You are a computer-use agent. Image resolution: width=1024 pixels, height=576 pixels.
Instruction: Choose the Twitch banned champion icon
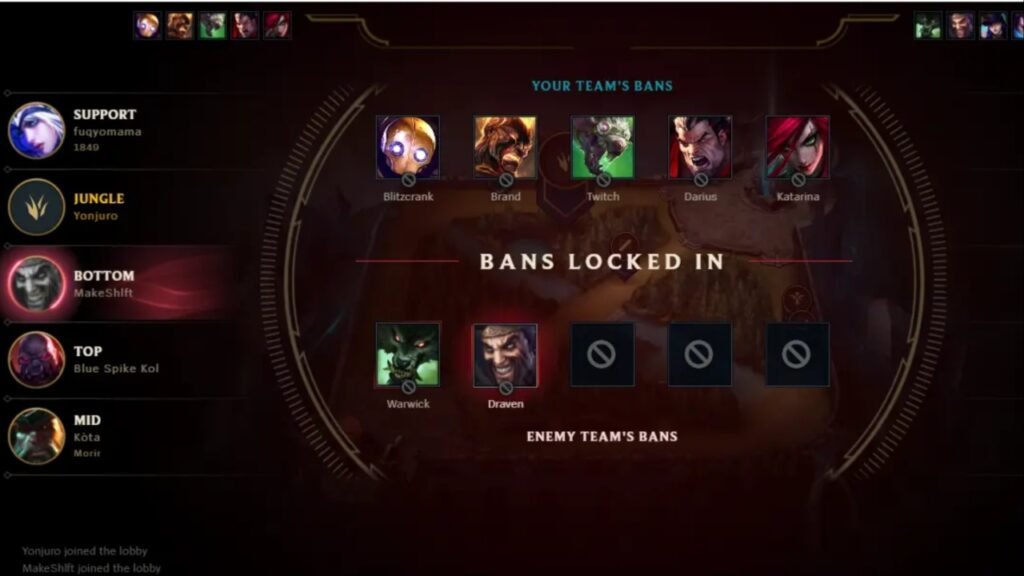[x=602, y=147]
